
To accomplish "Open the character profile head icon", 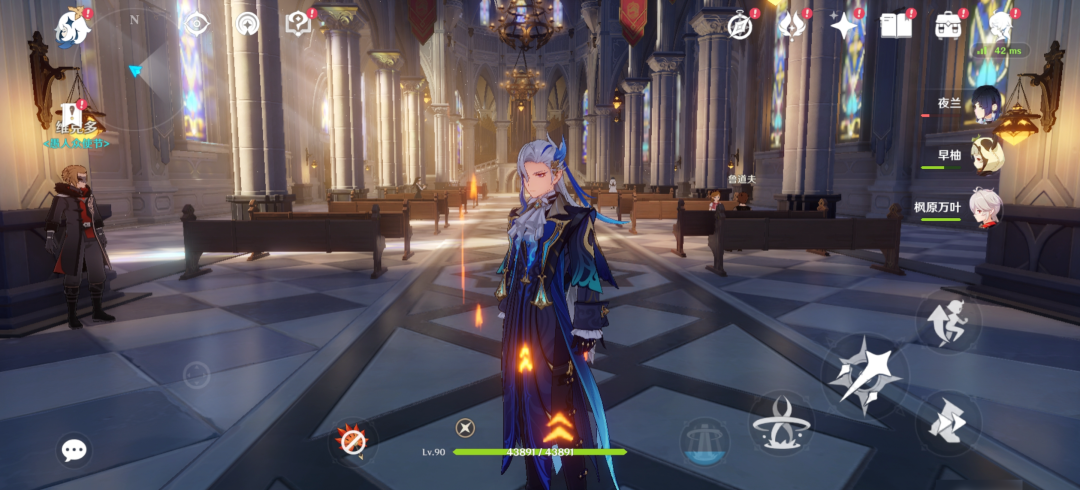I will (1000, 26).
